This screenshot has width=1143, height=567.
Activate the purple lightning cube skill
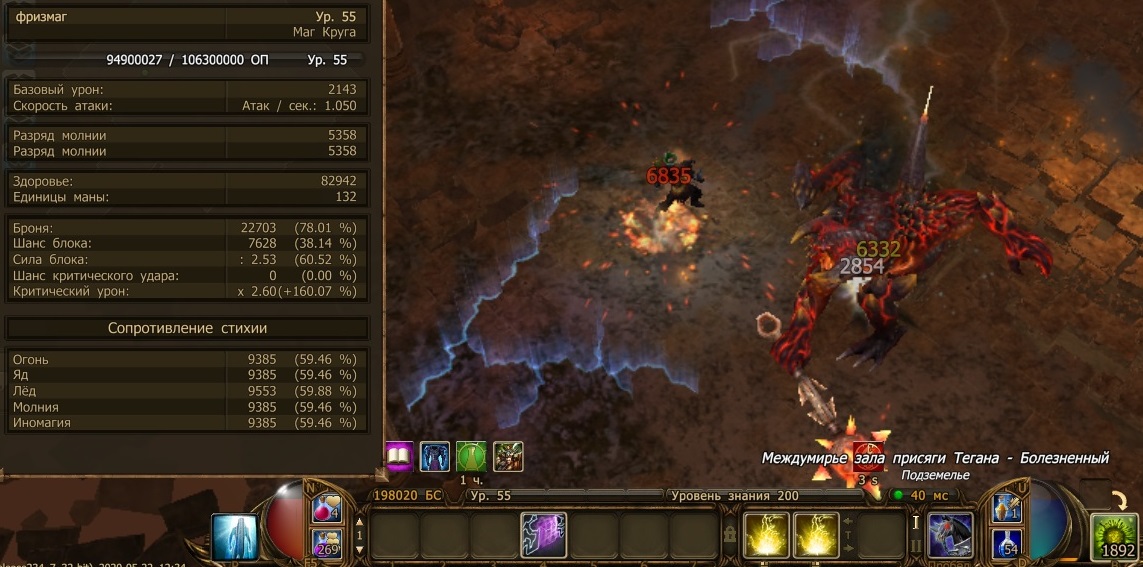(544, 535)
